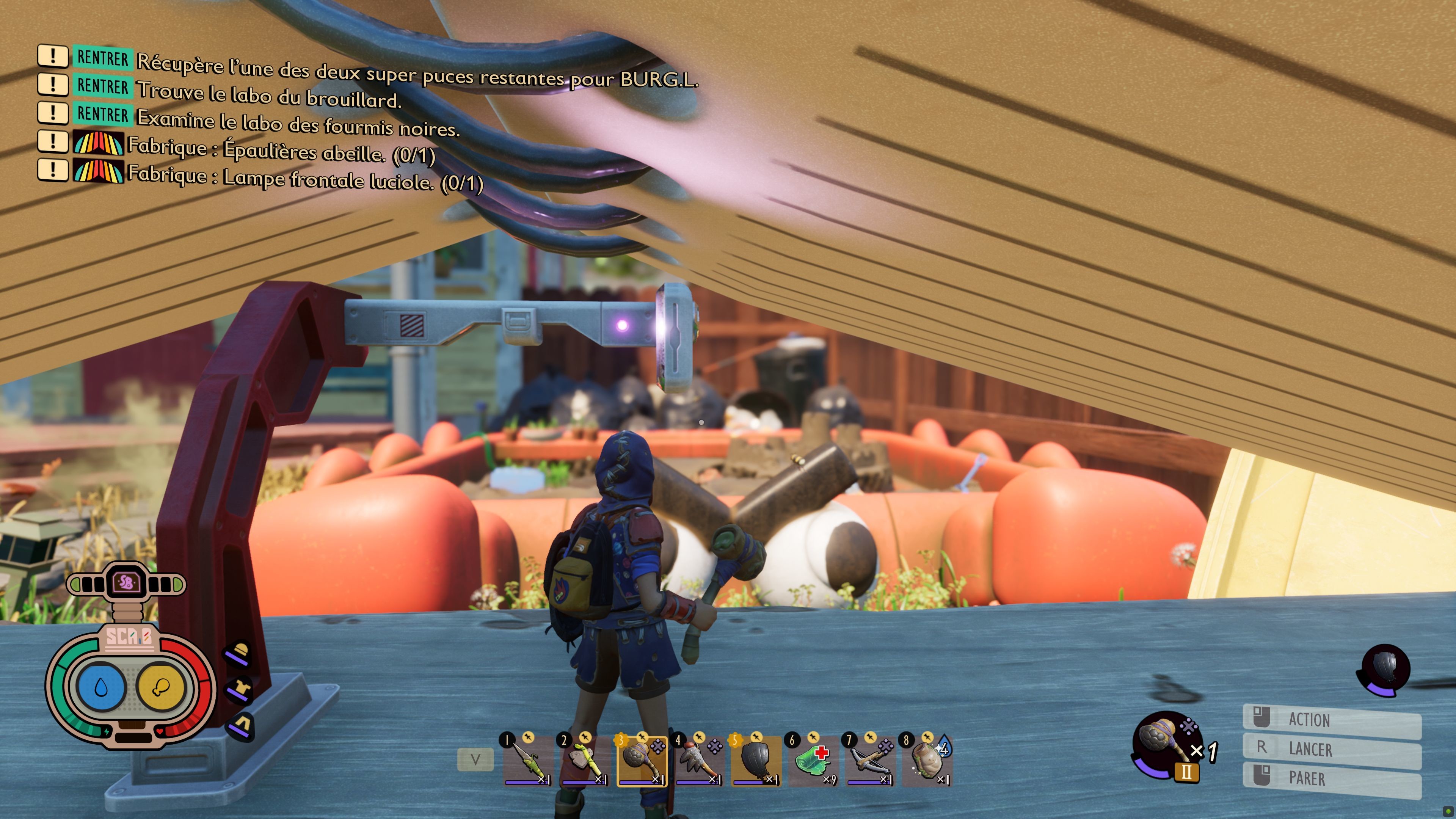Screen dimensions: 1456x819
Task: Click the yellow drumstick hunger gauge
Action: [x=161, y=687]
